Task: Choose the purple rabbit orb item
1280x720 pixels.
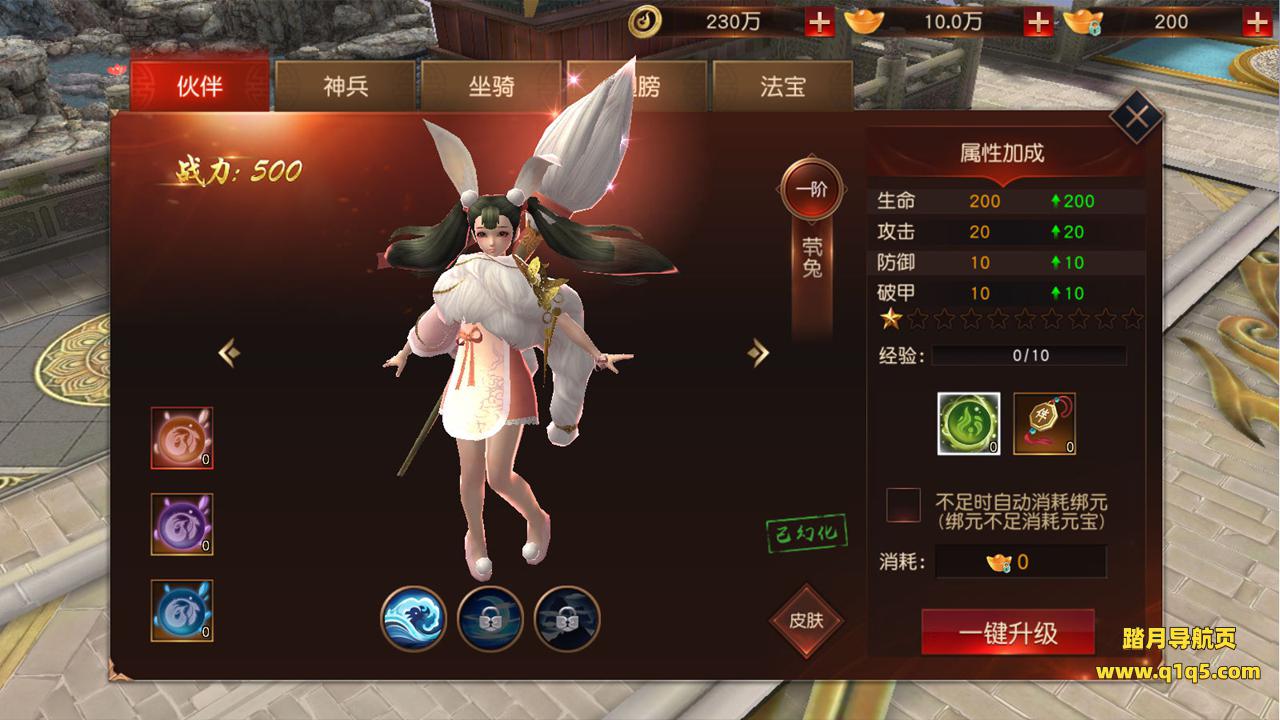Action: pyautogui.click(x=182, y=524)
